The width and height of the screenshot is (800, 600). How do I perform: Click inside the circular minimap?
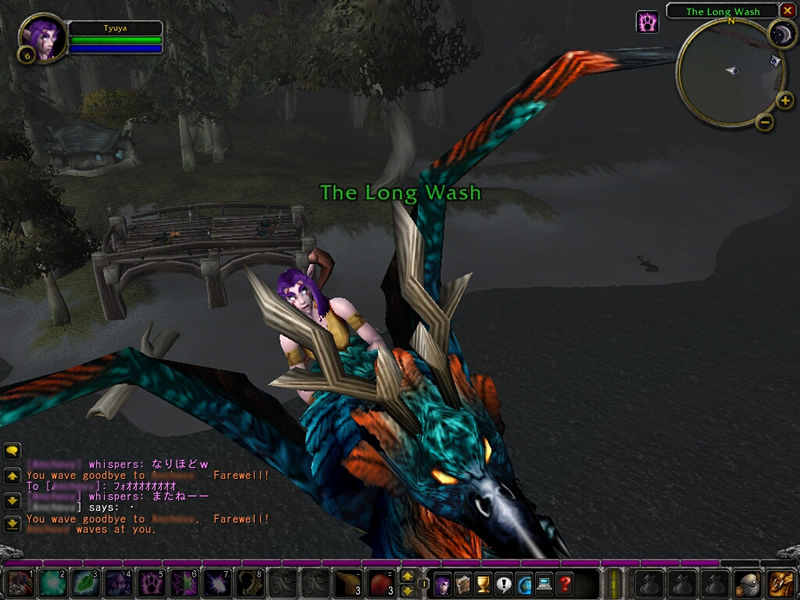click(x=728, y=71)
